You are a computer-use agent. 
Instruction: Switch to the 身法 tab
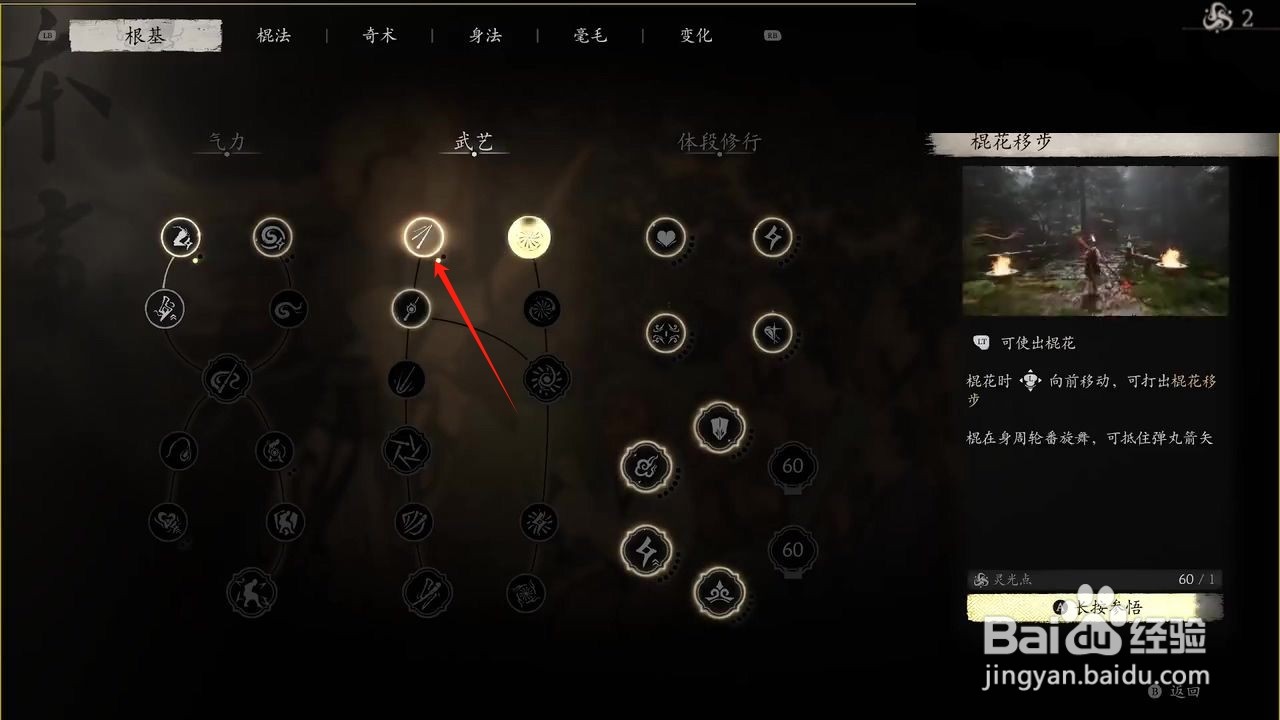point(484,34)
